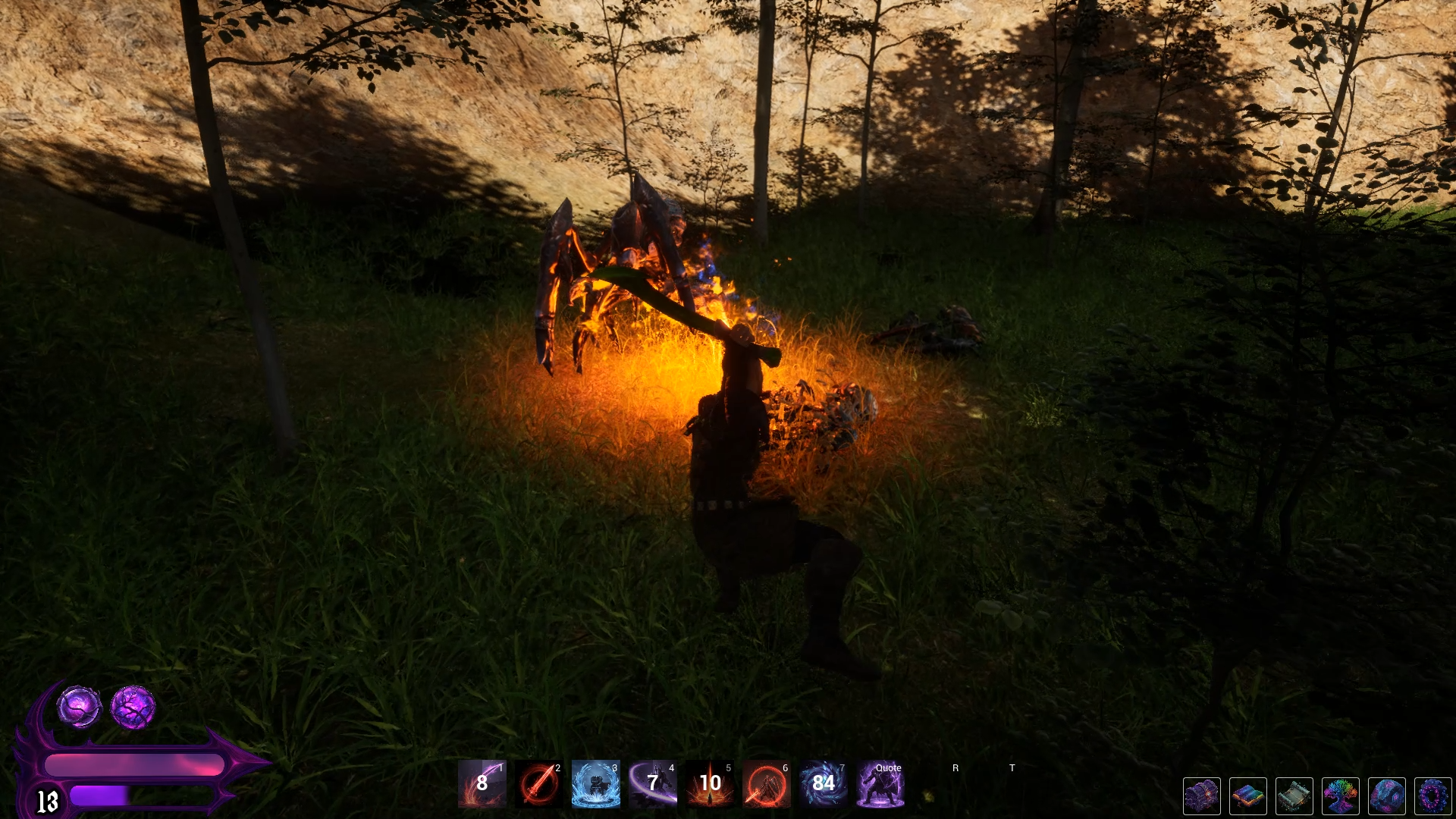The image size is (1456, 819).
Task: Use the red flaming sword ability
Action: [539, 783]
